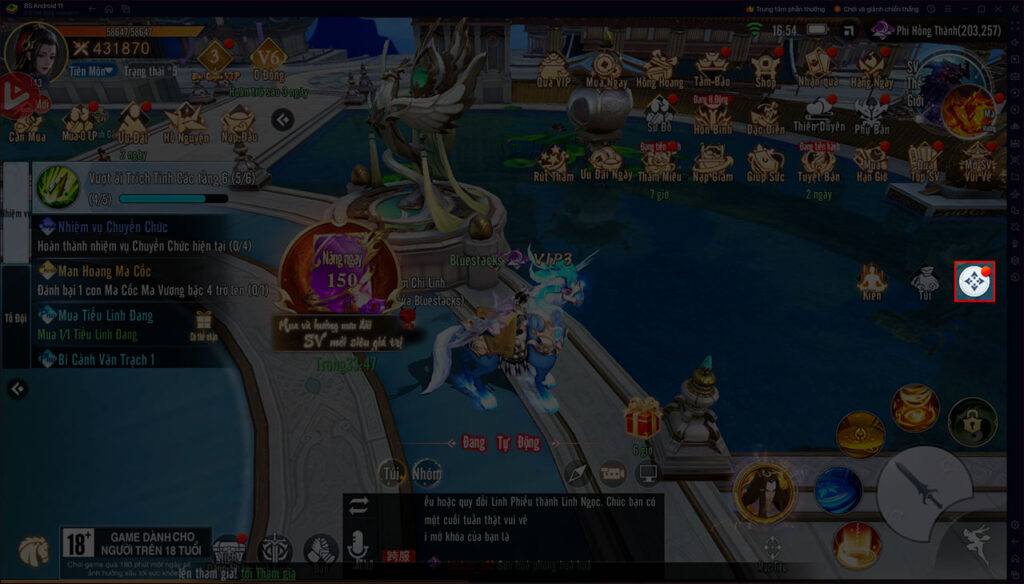This screenshot has height=584, width=1024.
Task: Open the Giúp Sức icon
Action: tap(766, 160)
